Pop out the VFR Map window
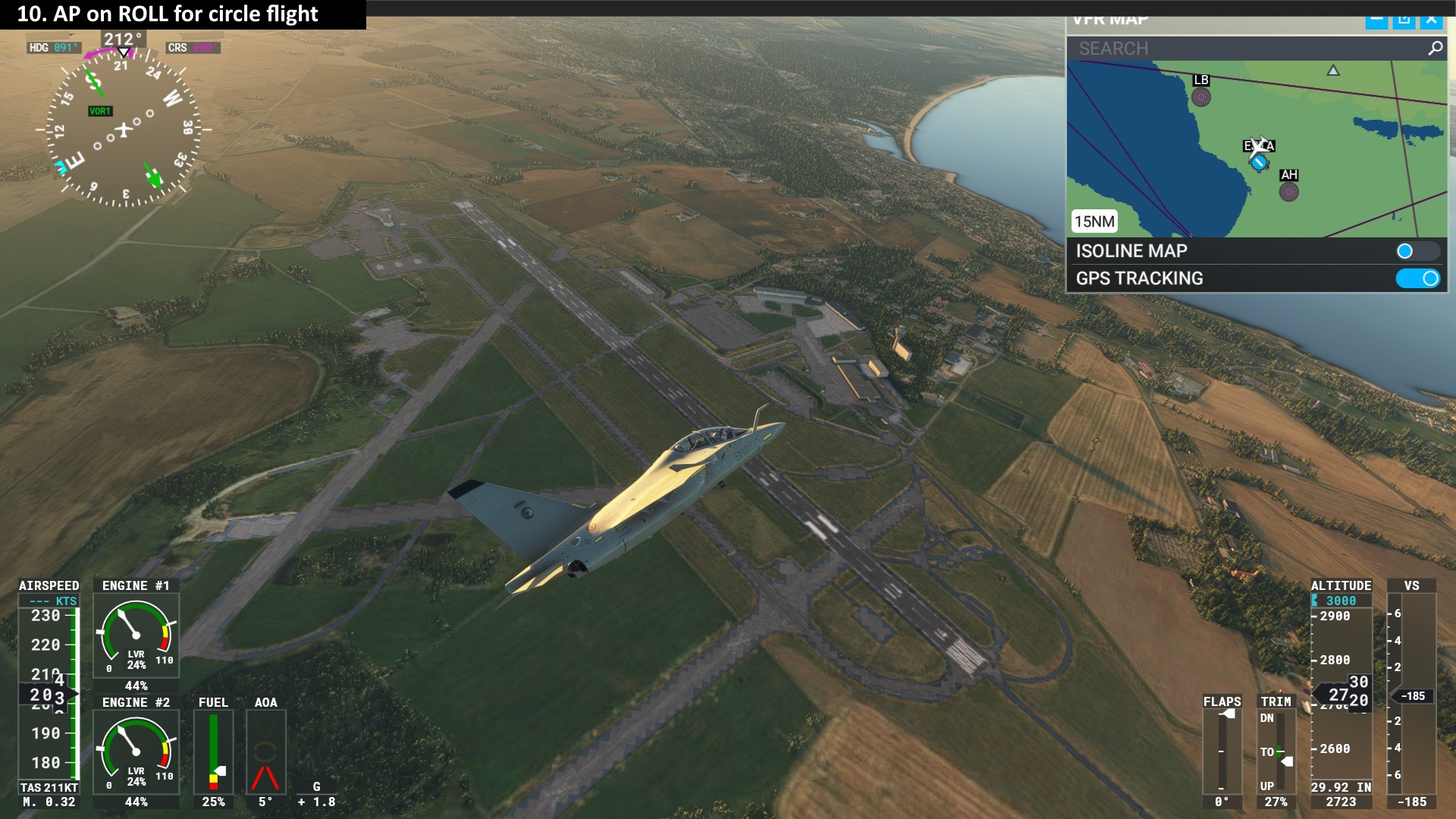Image resolution: width=1456 pixels, height=819 pixels. point(1404,20)
